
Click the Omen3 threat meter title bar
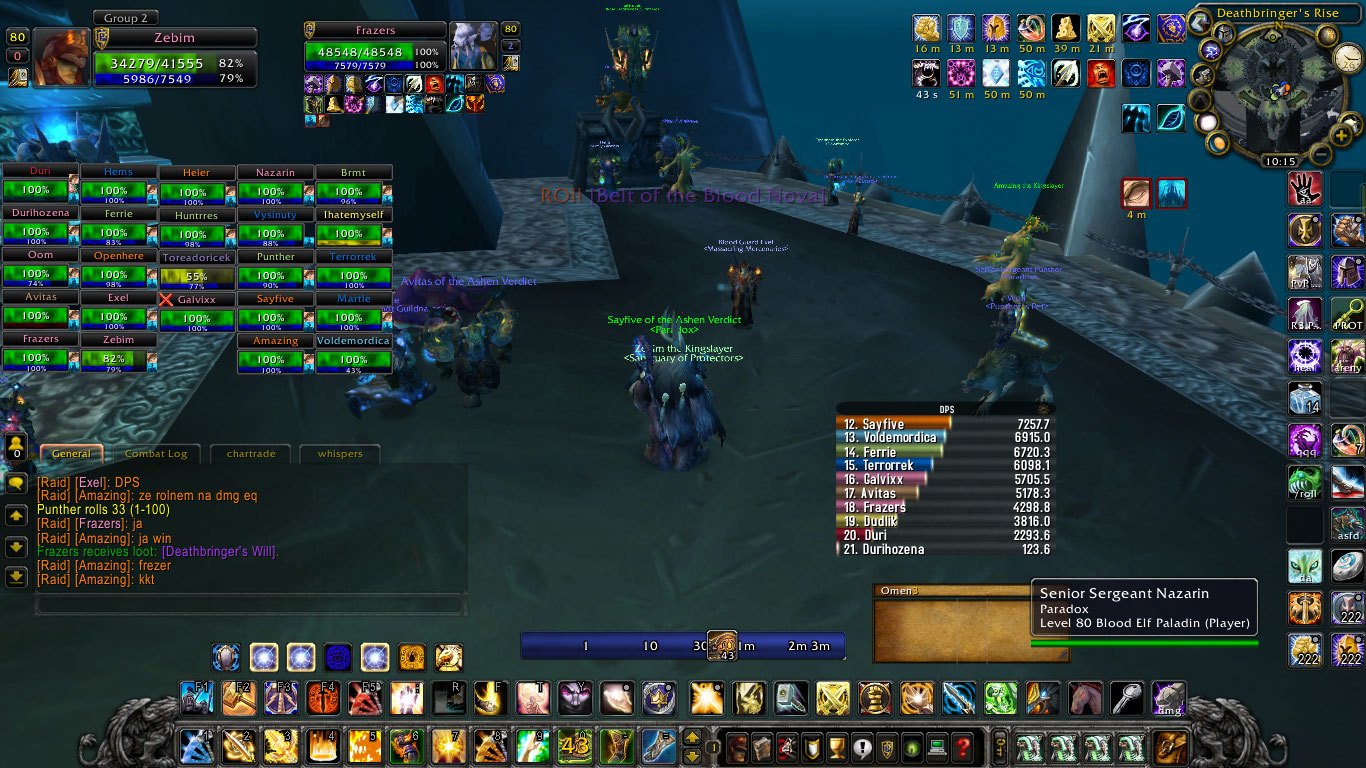[x=950, y=590]
